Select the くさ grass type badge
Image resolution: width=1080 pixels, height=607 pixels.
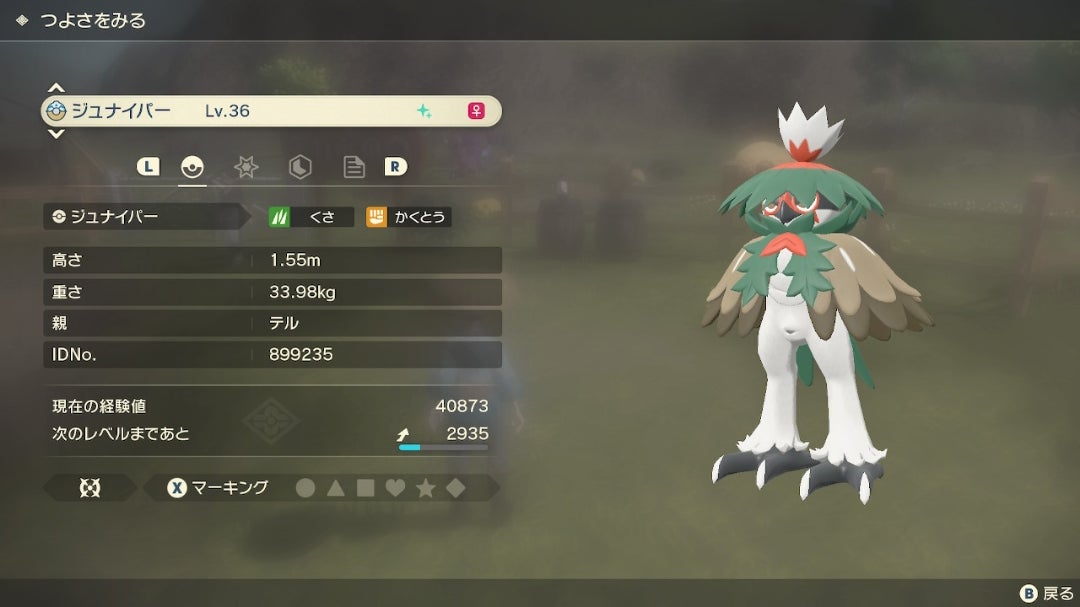pyautogui.click(x=311, y=216)
